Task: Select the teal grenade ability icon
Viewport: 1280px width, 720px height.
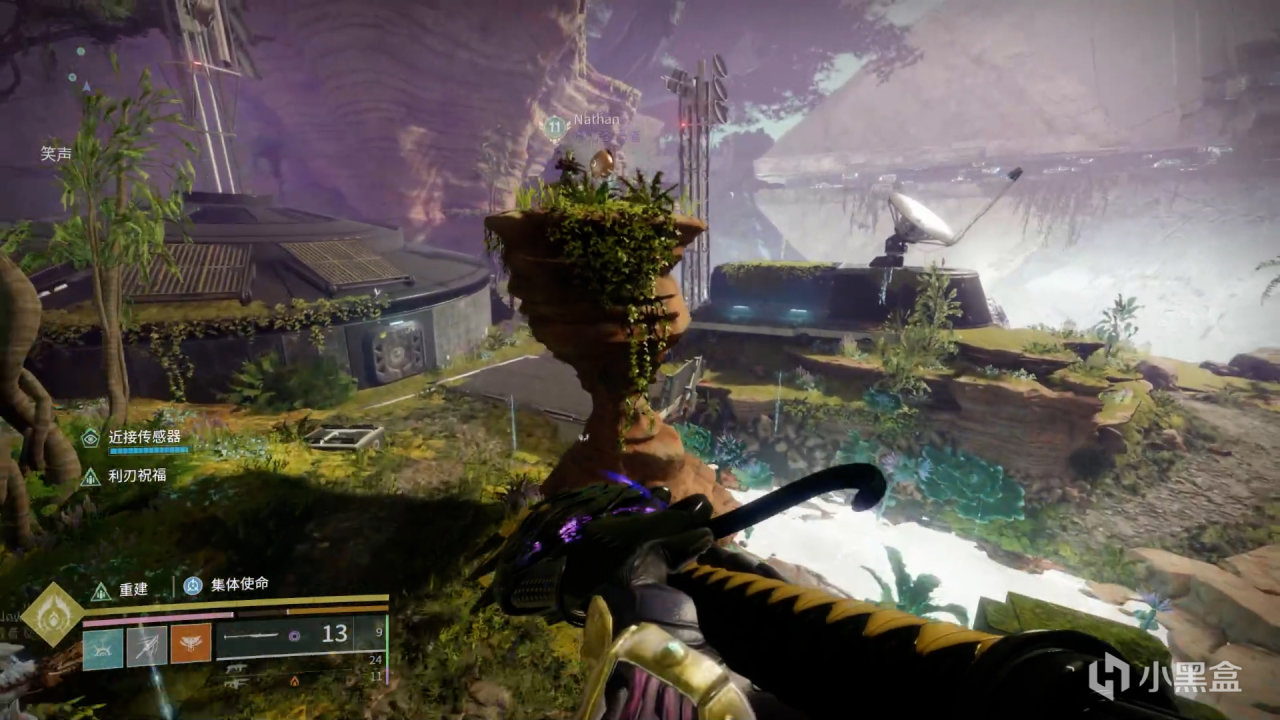Action: (x=103, y=647)
